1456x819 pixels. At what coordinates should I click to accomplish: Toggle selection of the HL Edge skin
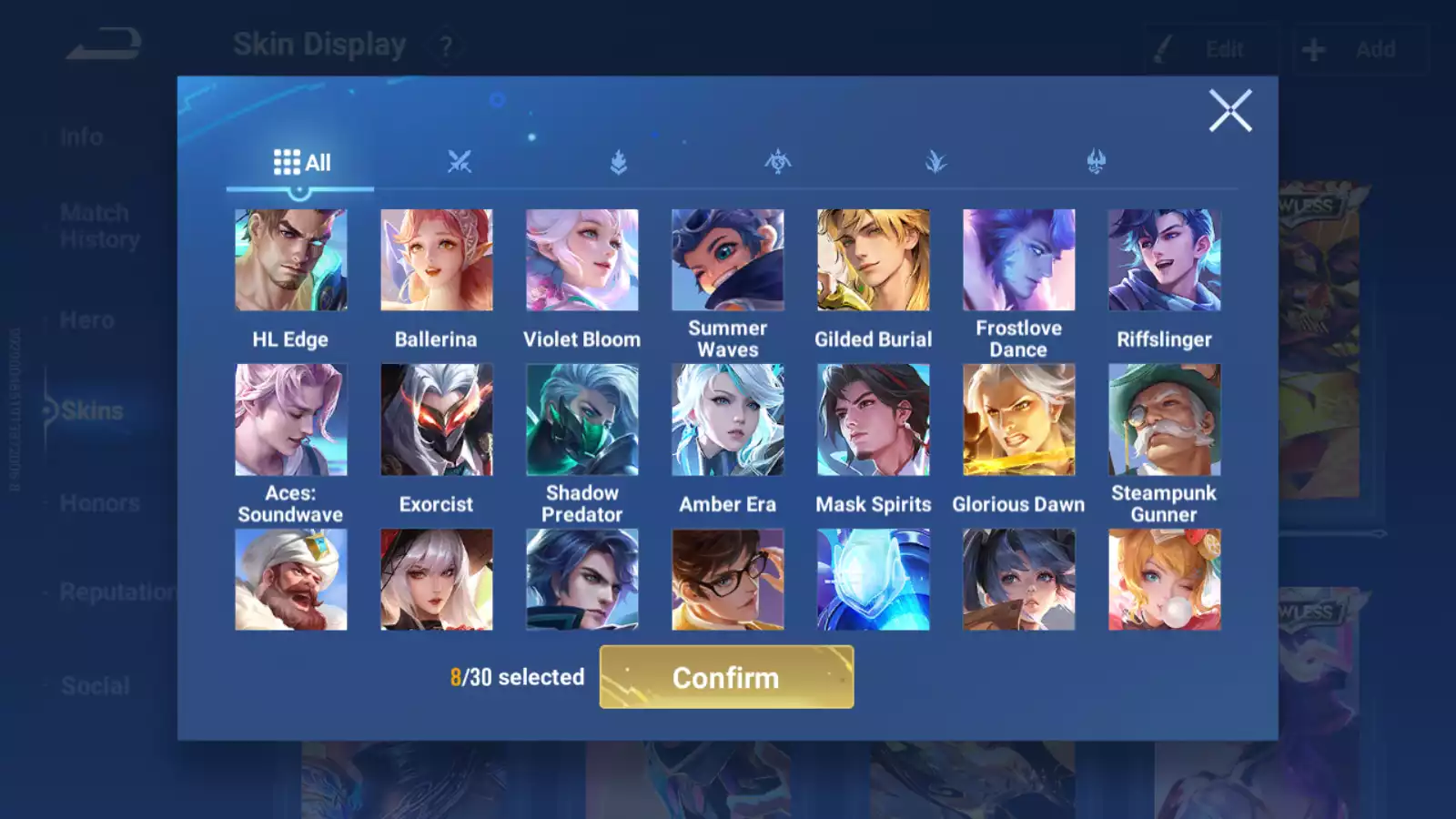(x=291, y=259)
